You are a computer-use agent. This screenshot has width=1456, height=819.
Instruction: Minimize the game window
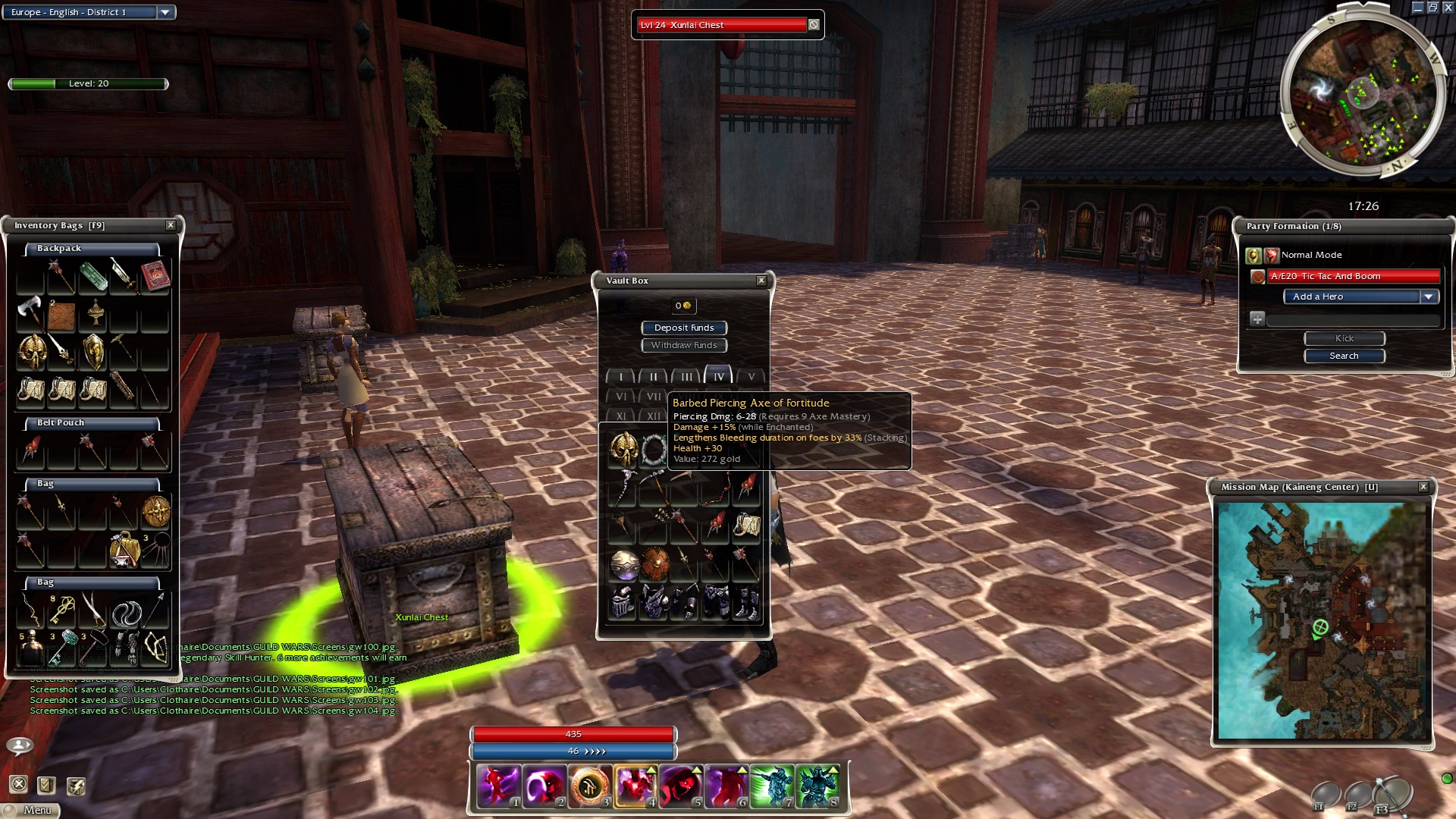tap(1417, 8)
